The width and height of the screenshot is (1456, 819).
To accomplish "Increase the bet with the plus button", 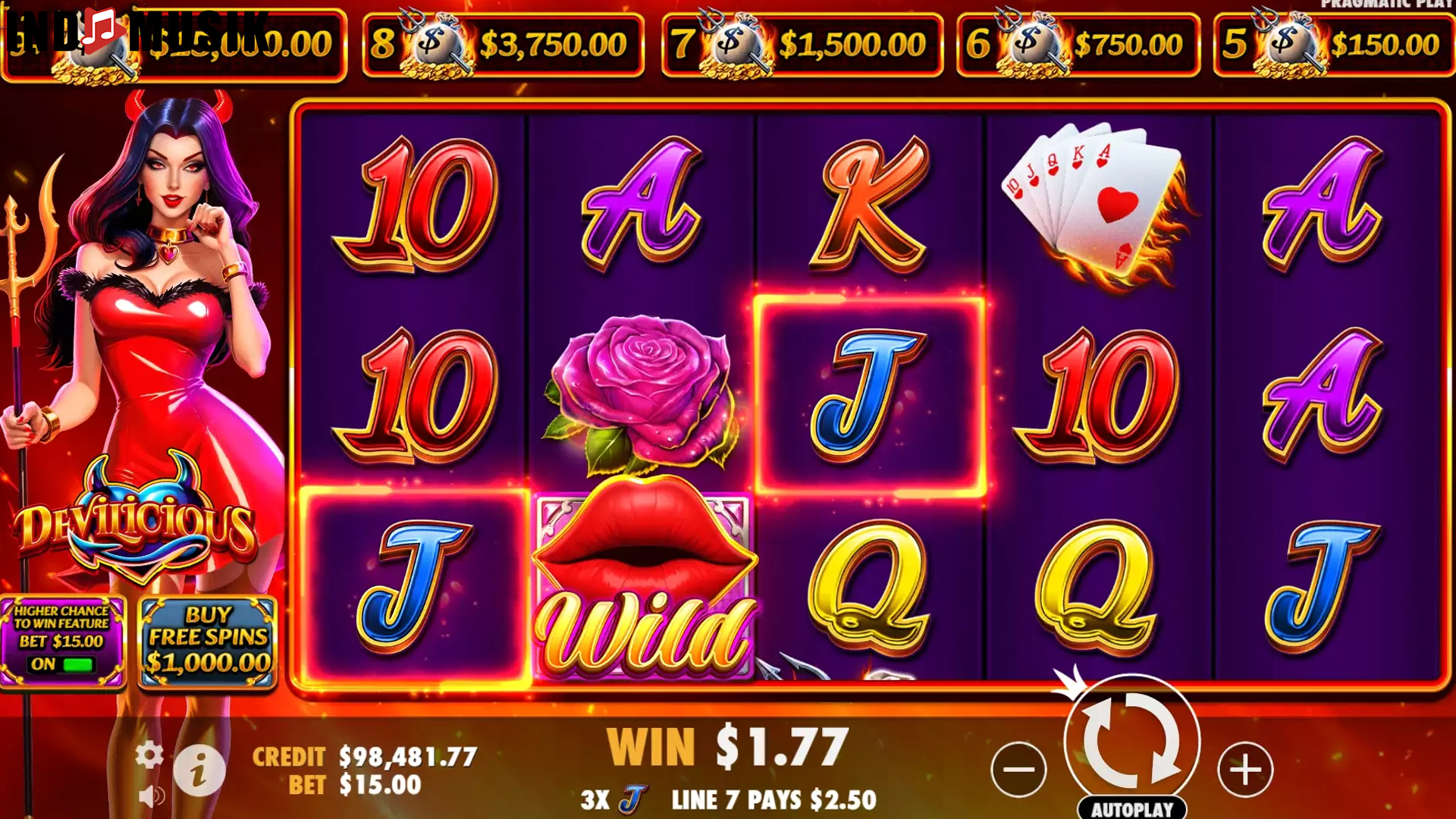I will (1244, 769).
